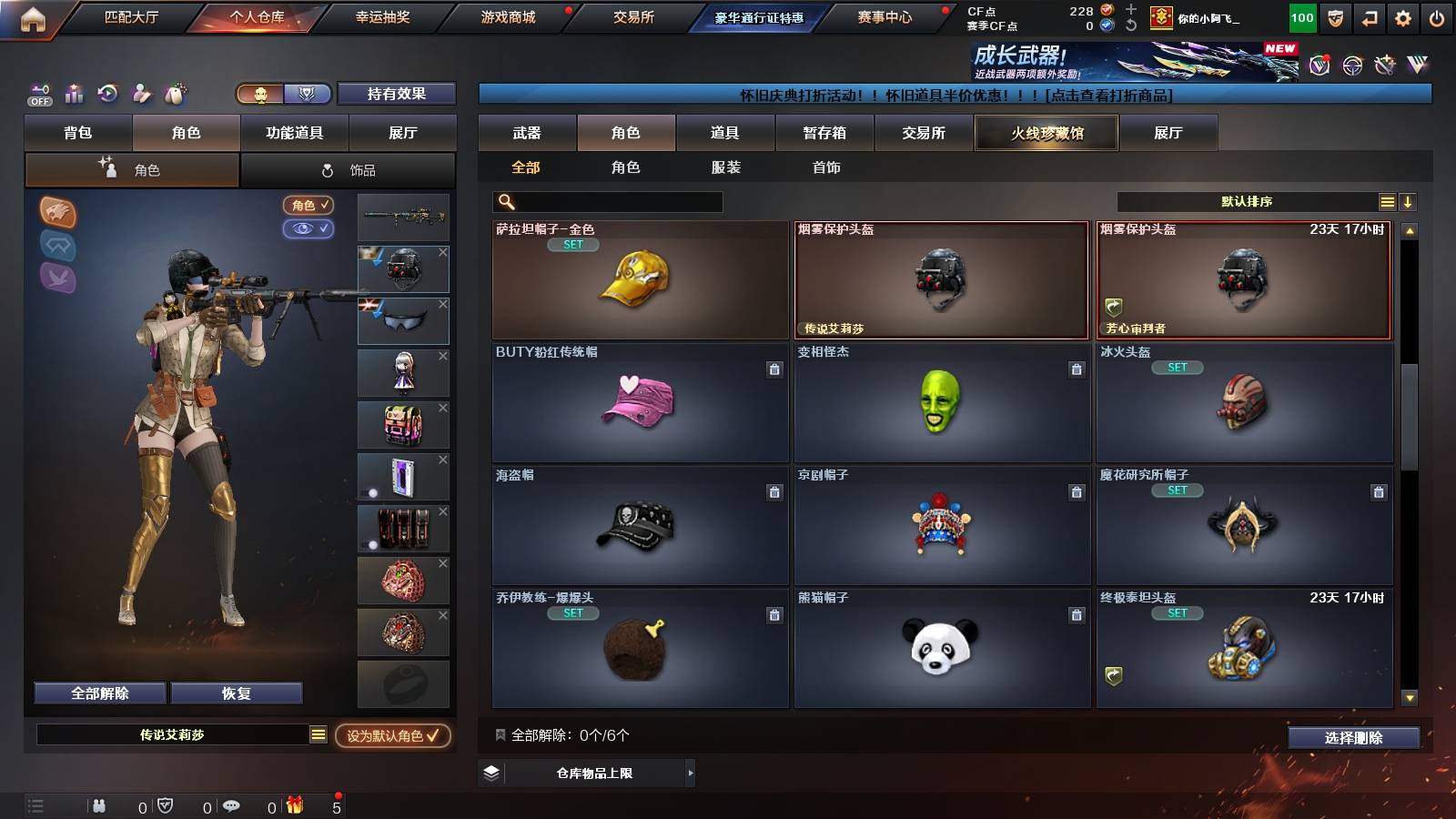Open the gift notifications icon in bottom bar
The width and height of the screenshot is (1456, 819).
(295, 805)
